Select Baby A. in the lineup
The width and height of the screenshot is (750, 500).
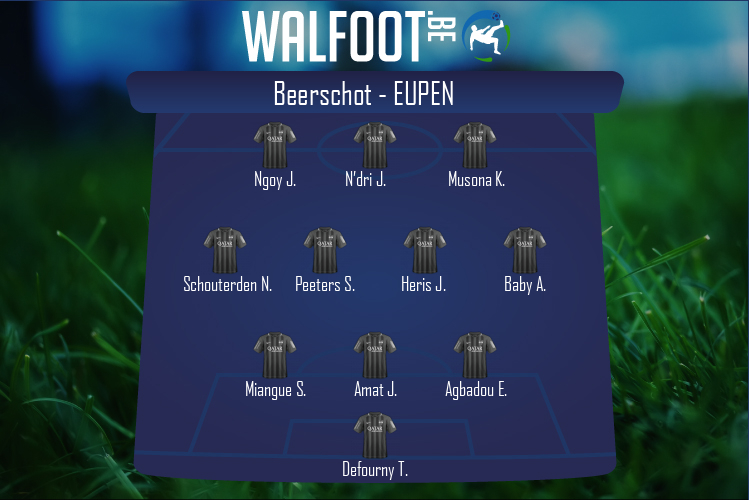point(525,251)
